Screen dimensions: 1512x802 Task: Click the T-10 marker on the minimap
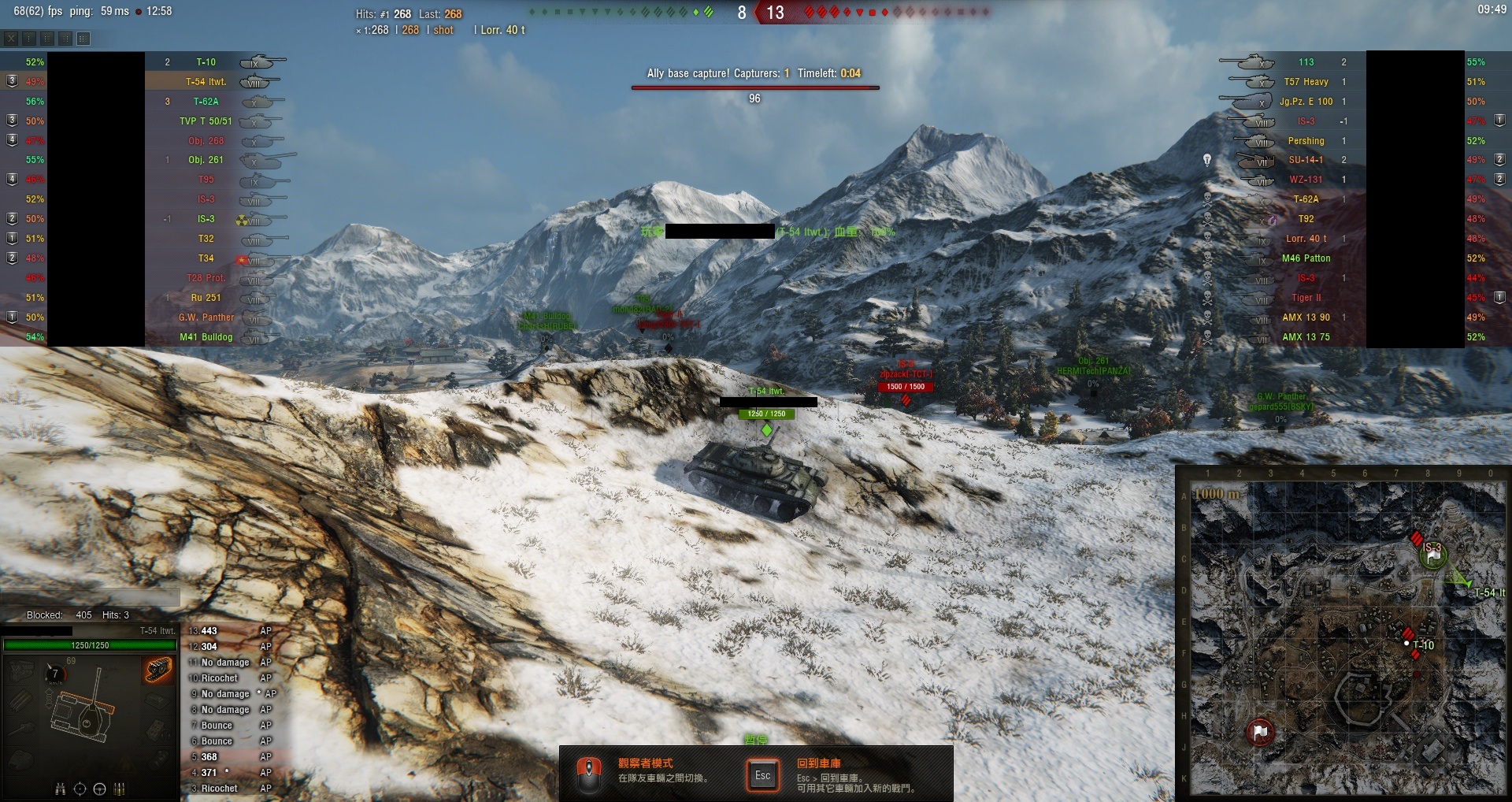(x=1408, y=644)
